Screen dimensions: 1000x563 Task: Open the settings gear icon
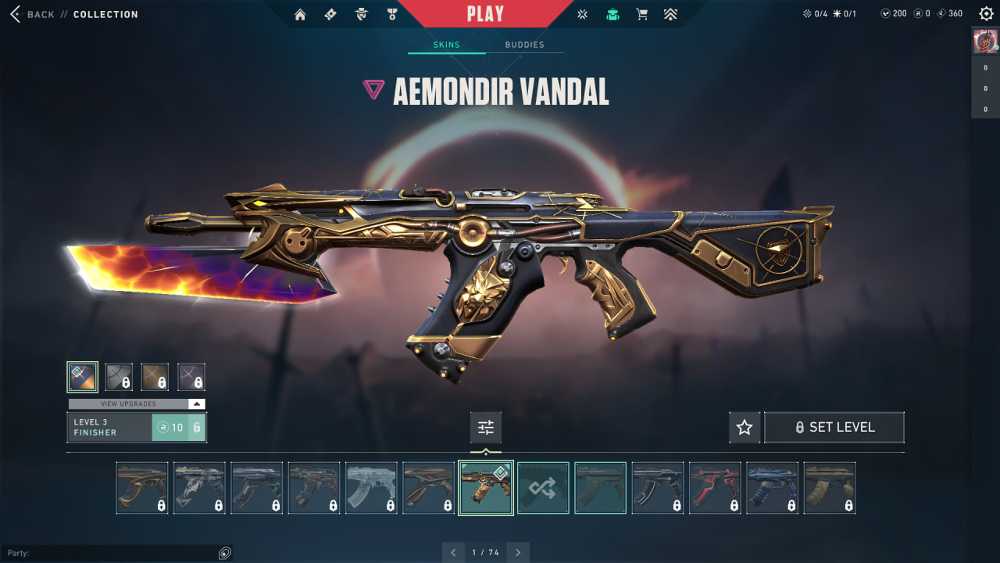click(986, 14)
